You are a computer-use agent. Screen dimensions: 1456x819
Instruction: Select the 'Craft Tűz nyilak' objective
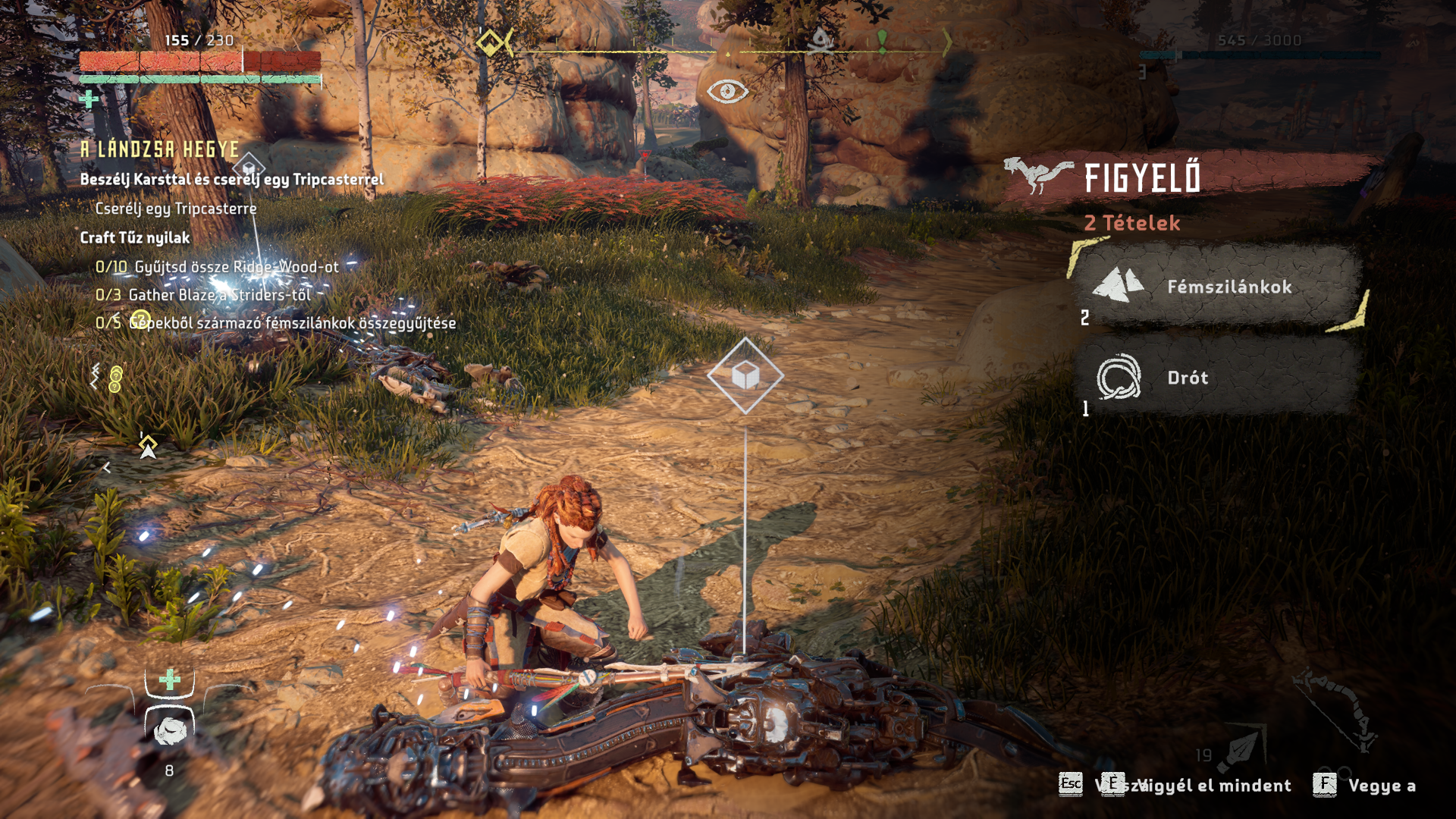click(x=135, y=237)
